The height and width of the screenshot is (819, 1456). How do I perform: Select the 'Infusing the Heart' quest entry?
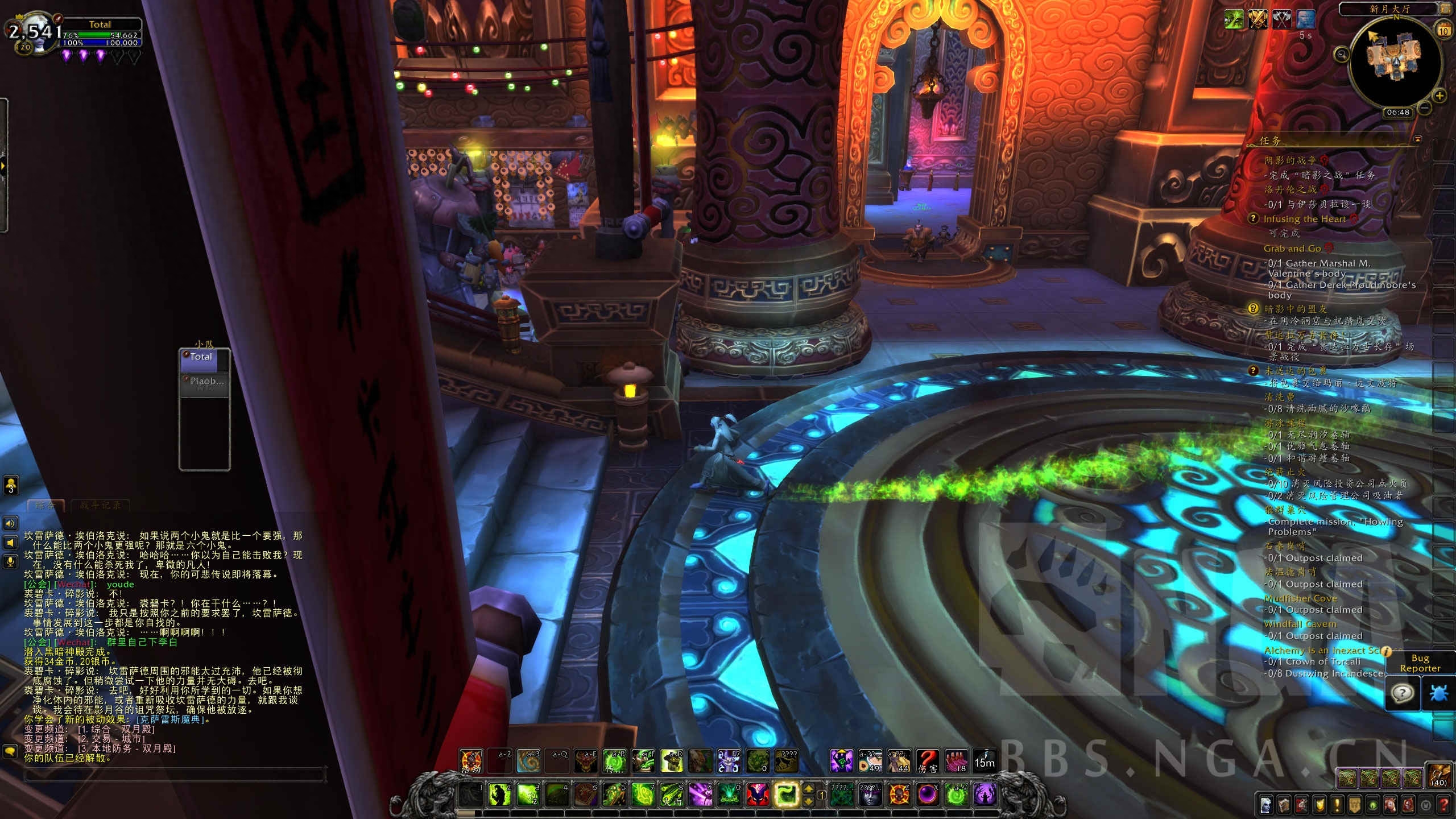click(1304, 219)
